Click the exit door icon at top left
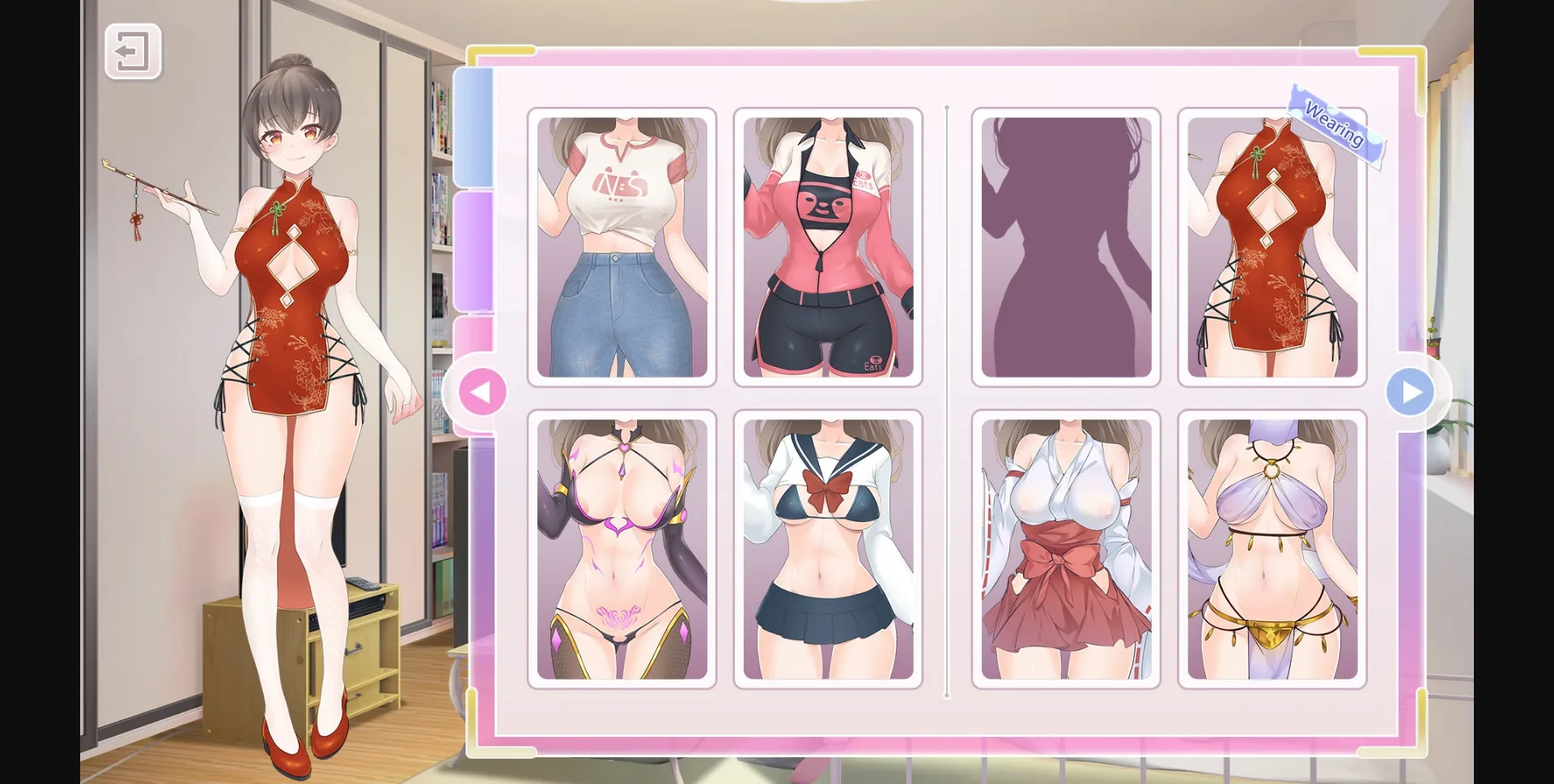This screenshot has width=1554, height=784. click(x=131, y=51)
